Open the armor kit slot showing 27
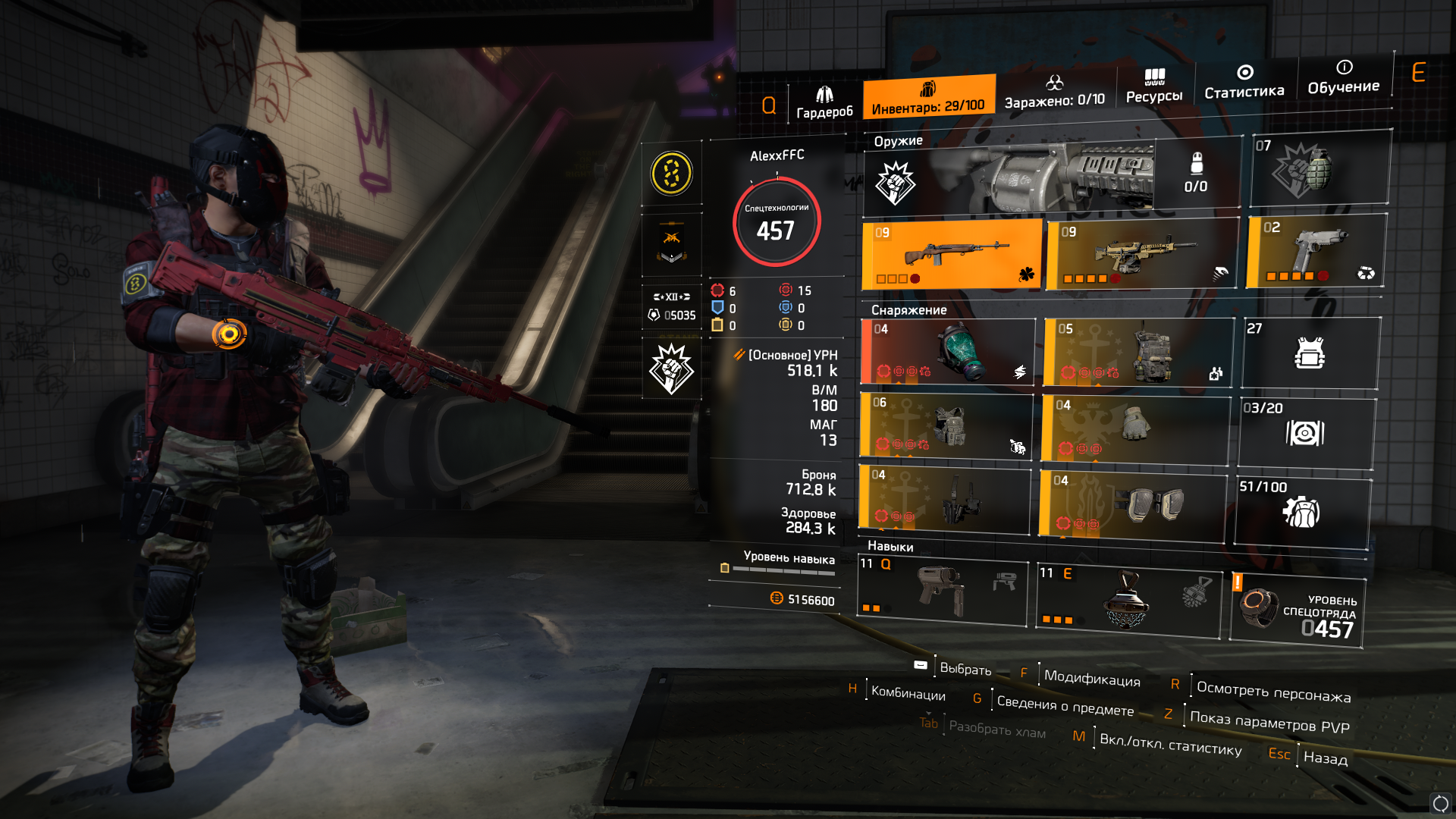The image size is (1456, 819). click(x=1310, y=353)
